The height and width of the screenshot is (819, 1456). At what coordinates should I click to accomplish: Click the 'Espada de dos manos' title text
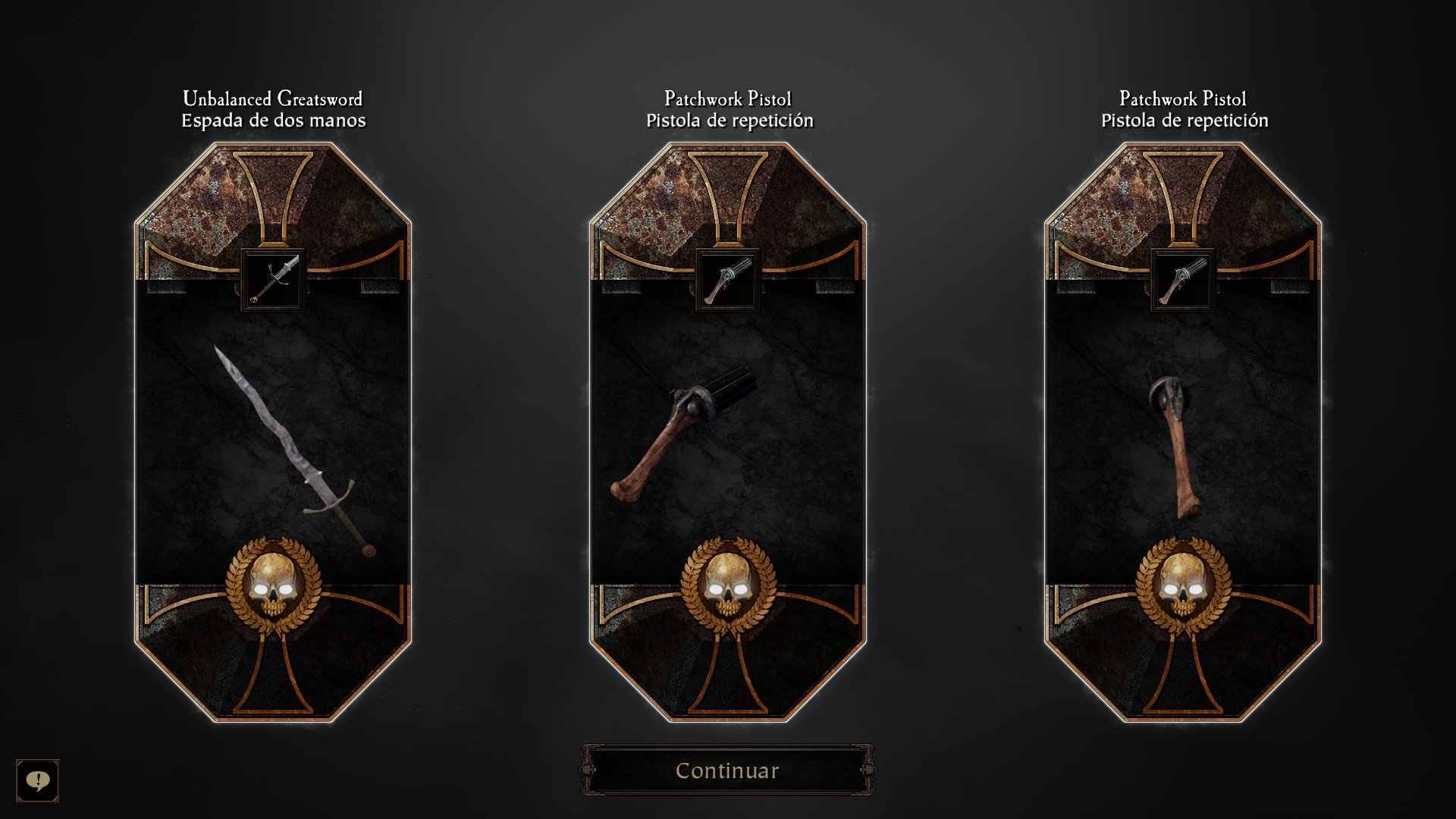[273, 118]
